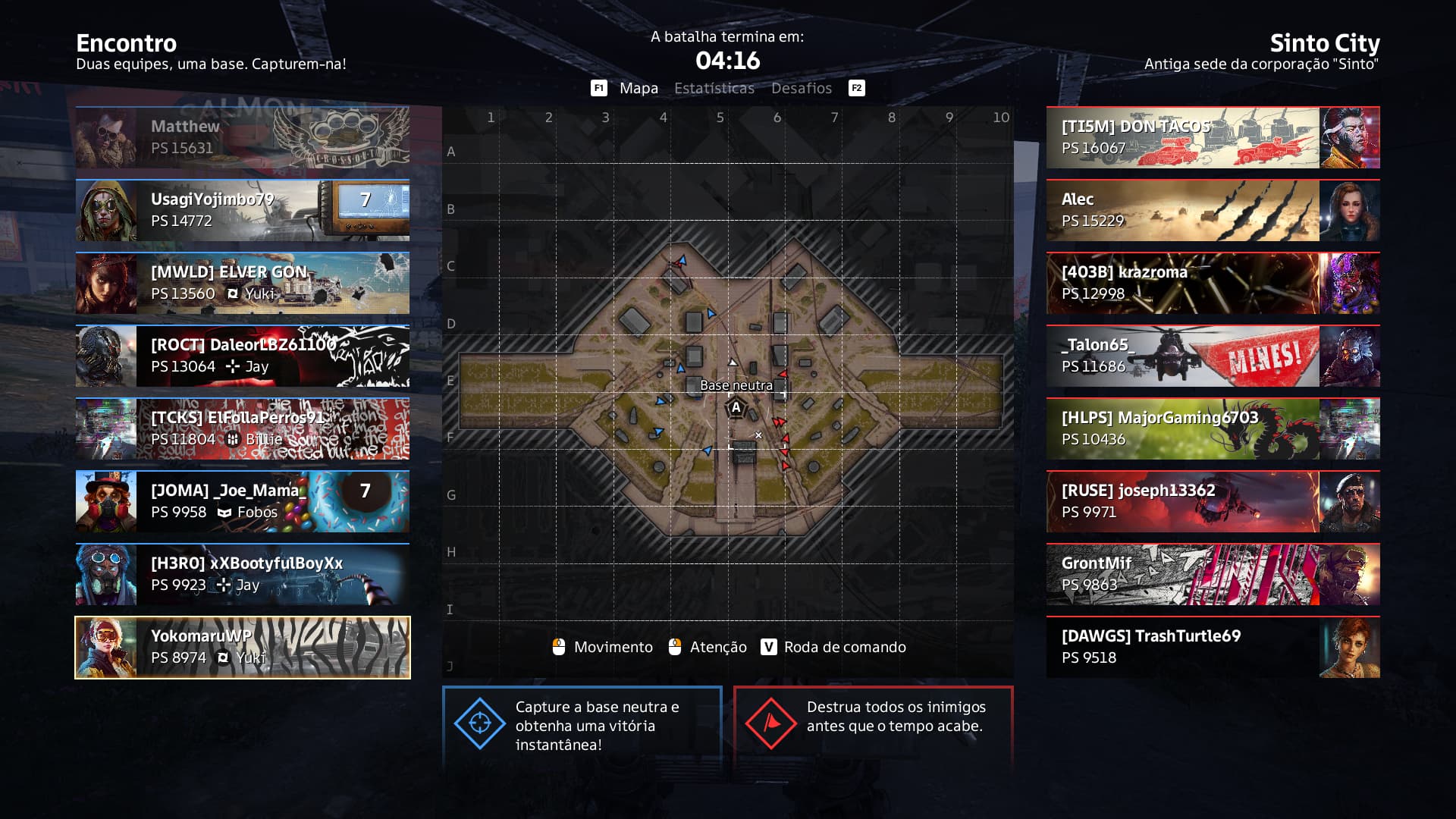Choose UsagiYojimbo79 player row
This screenshot has width=1456, height=819.
pos(243,210)
